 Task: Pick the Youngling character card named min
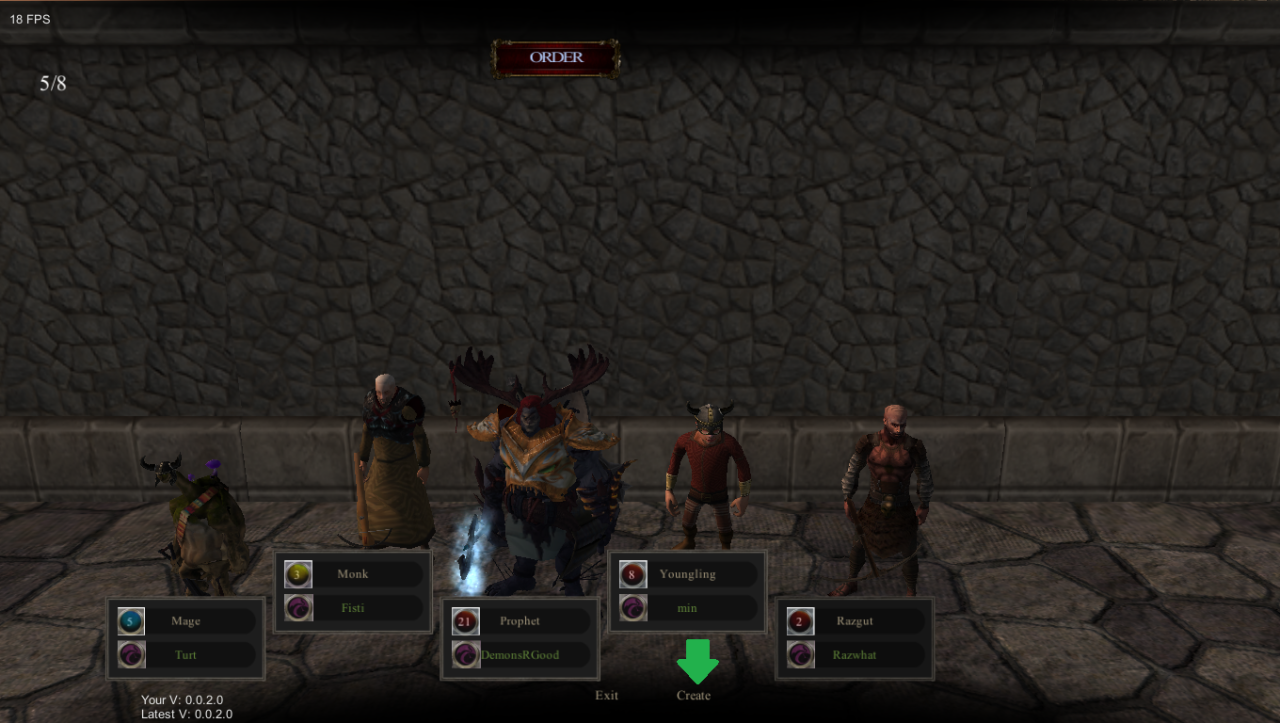pyautogui.click(x=687, y=591)
